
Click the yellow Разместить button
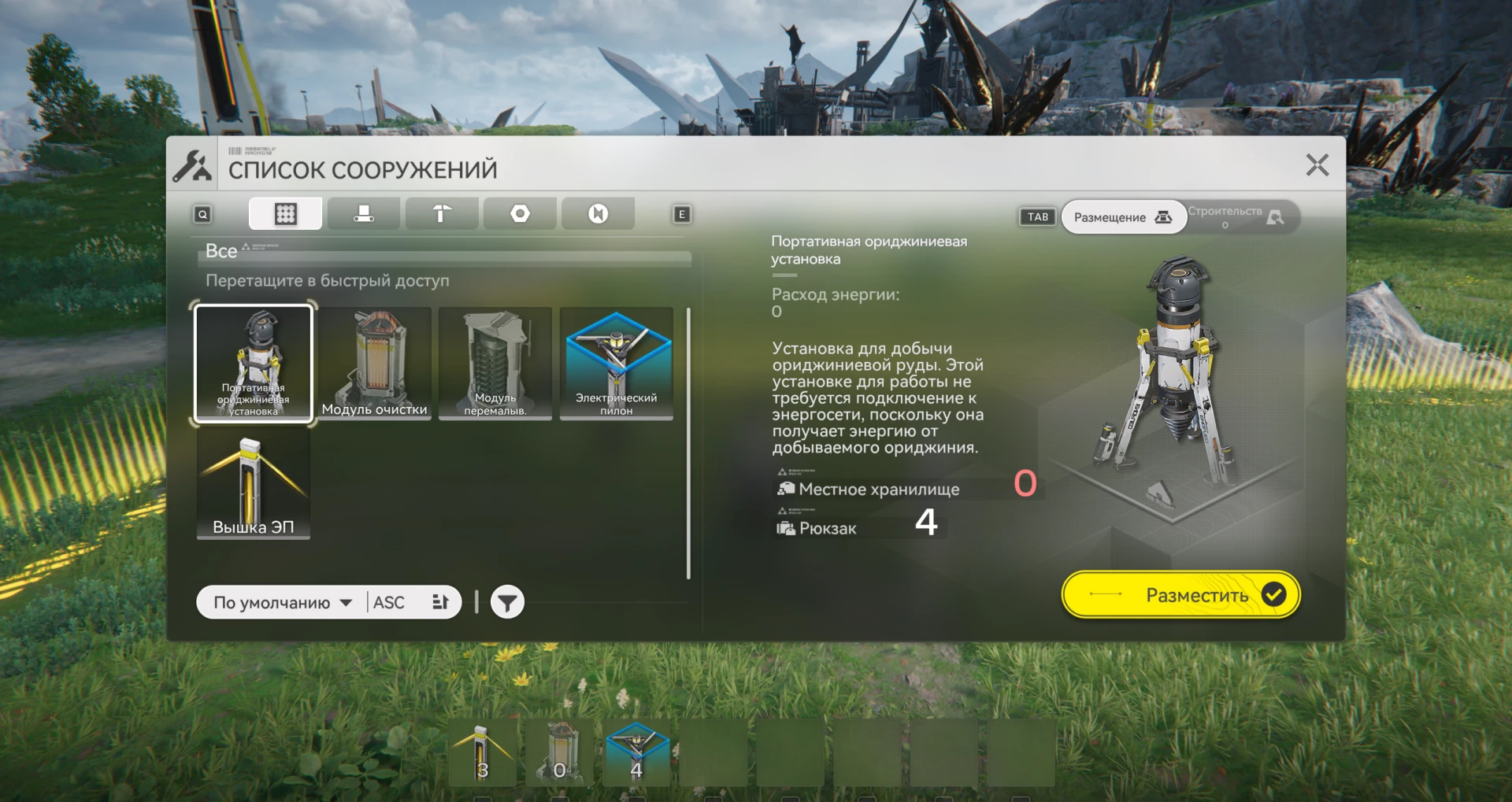click(1180, 595)
